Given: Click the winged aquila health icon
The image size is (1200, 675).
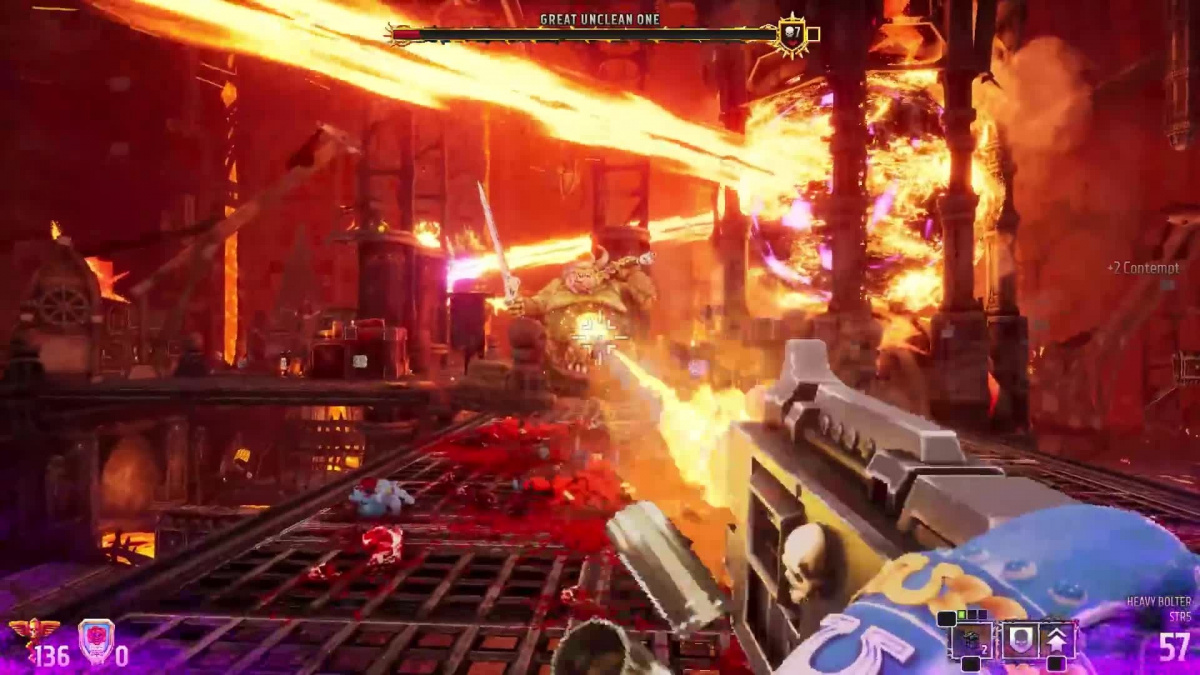Looking at the screenshot, I should (x=33, y=634).
